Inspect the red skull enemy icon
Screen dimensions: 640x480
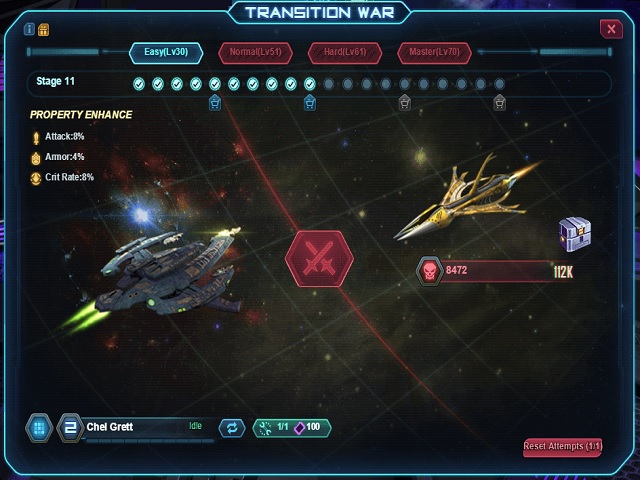click(x=429, y=270)
